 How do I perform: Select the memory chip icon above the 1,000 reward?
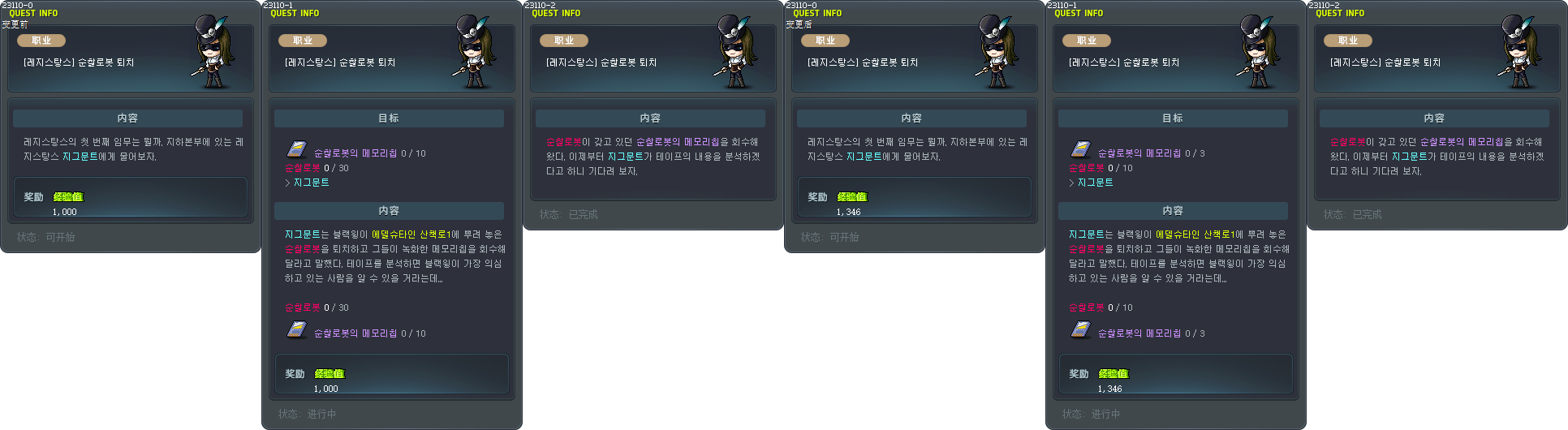pos(296,329)
